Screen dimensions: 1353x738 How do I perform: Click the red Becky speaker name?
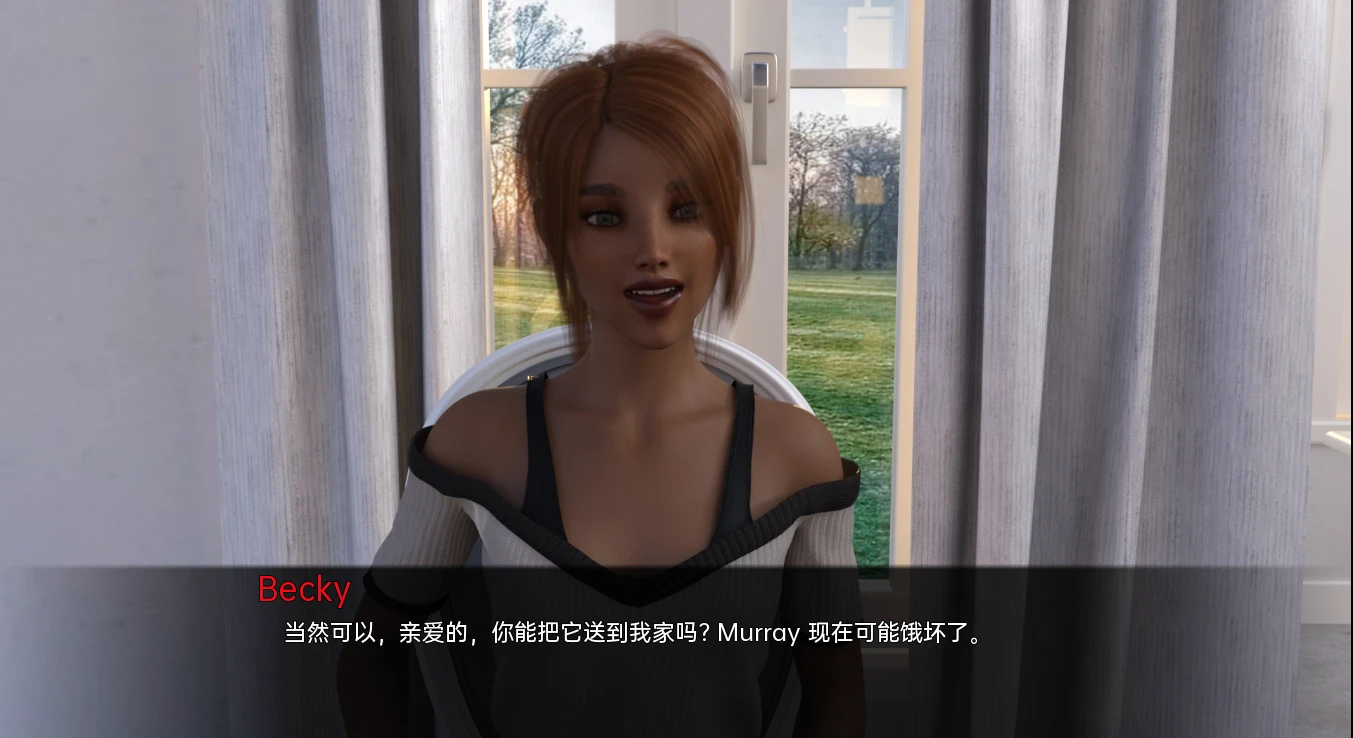point(302,591)
